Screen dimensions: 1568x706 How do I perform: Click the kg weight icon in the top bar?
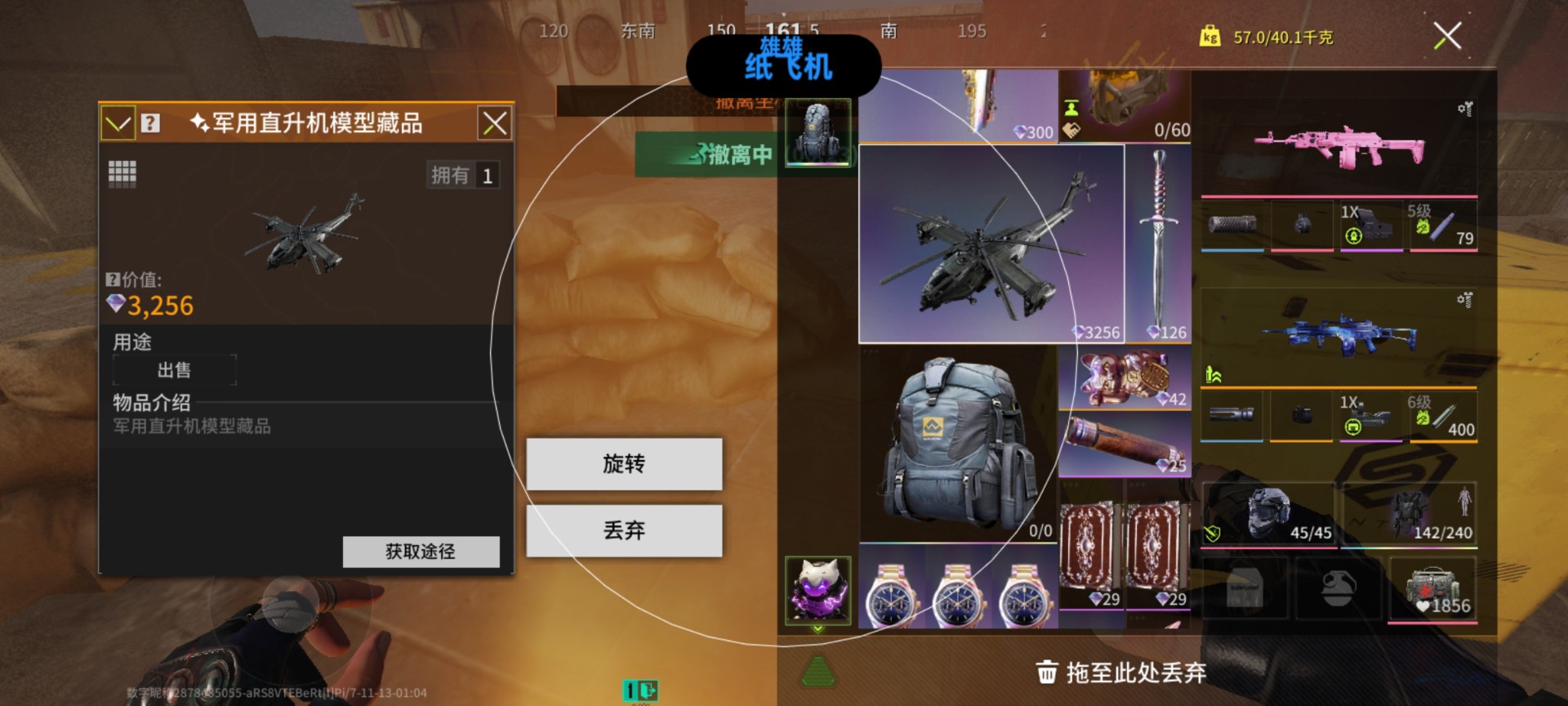pos(1211,37)
